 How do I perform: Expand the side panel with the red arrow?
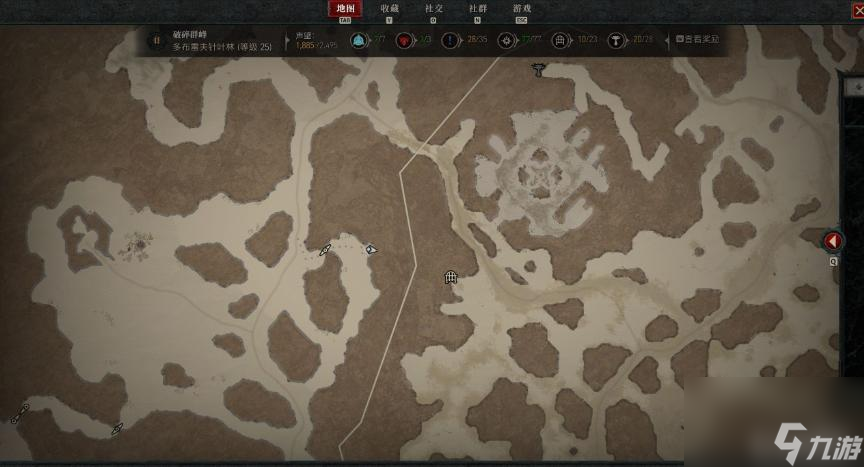pyautogui.click(x=833, y=241)
